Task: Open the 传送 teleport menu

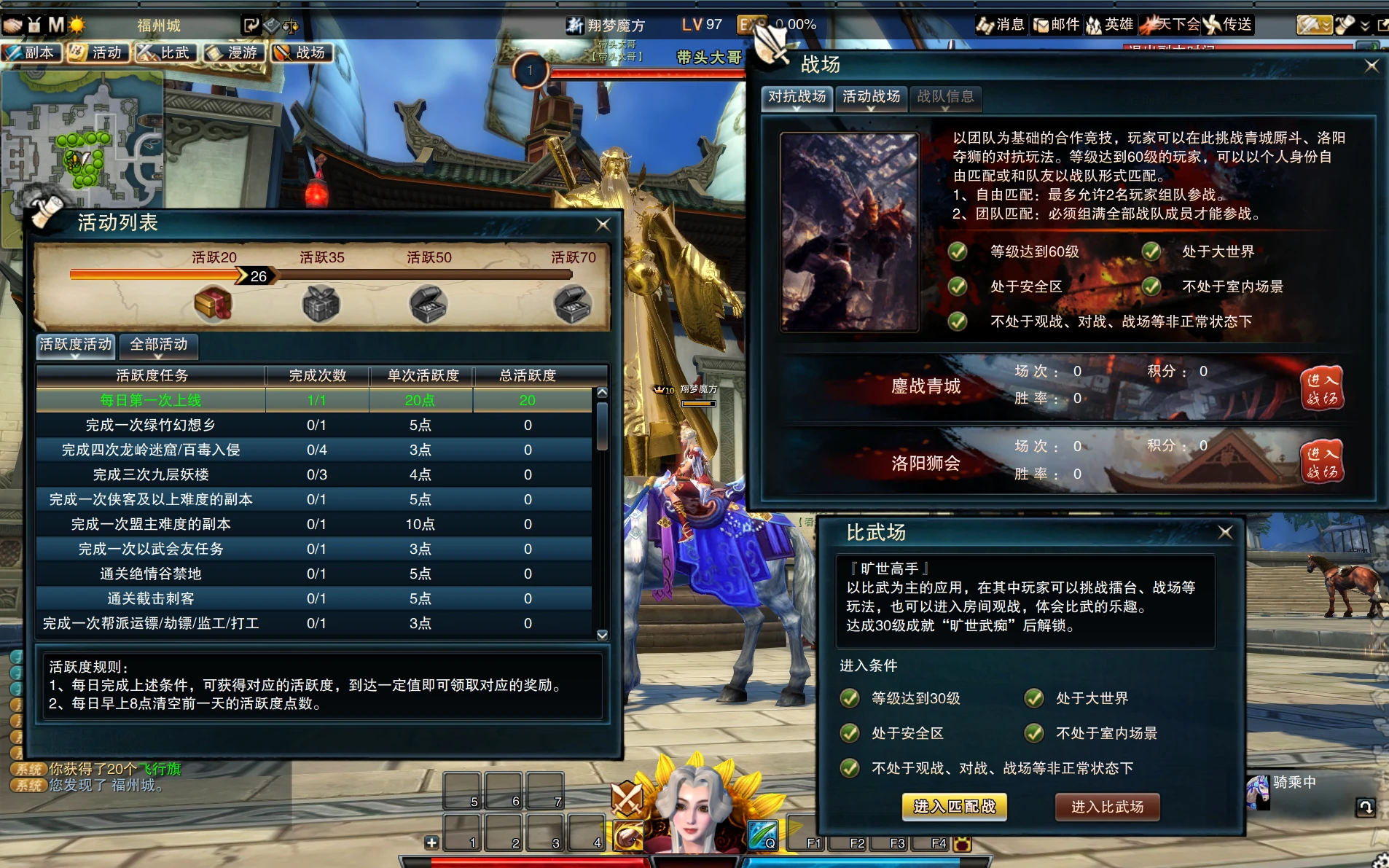Action: [1229, 25]
